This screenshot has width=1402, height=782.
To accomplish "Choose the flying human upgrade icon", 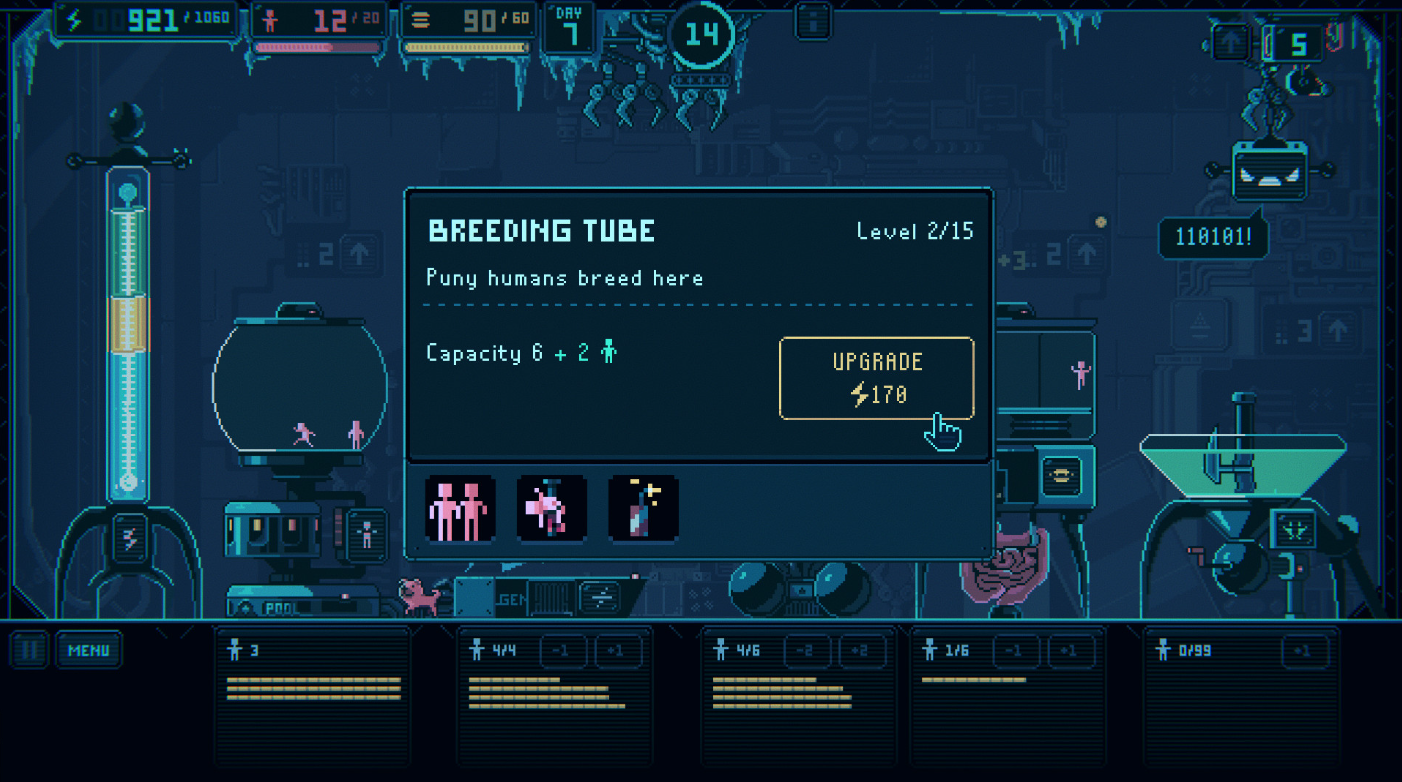I will [551, 509].
